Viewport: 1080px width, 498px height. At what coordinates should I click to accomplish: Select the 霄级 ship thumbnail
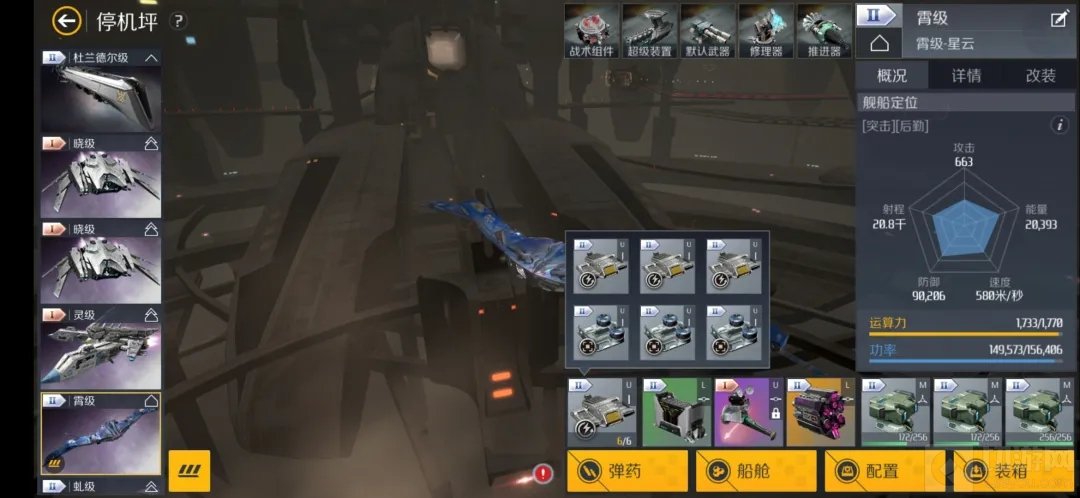coord(100,434)
